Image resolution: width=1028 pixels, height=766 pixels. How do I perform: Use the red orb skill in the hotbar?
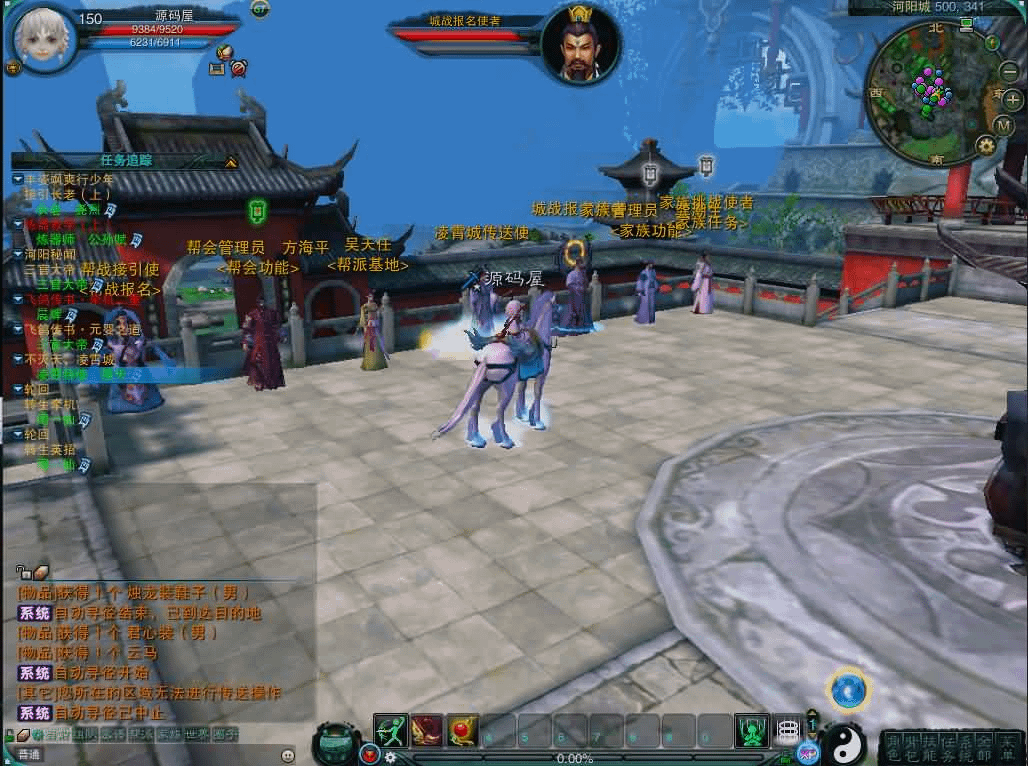[x=463, y=731]
